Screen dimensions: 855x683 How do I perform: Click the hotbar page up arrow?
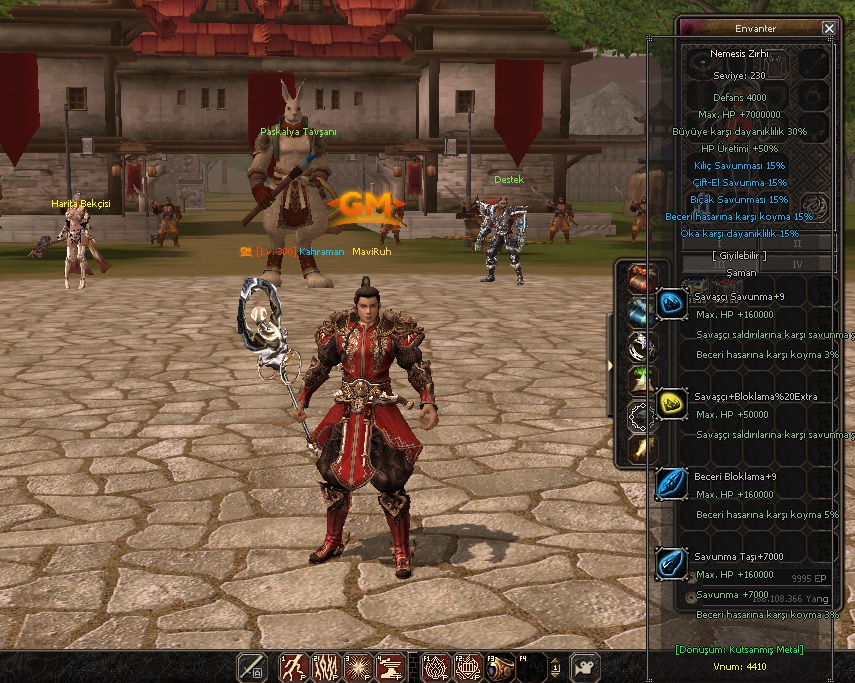pos(557,660)
